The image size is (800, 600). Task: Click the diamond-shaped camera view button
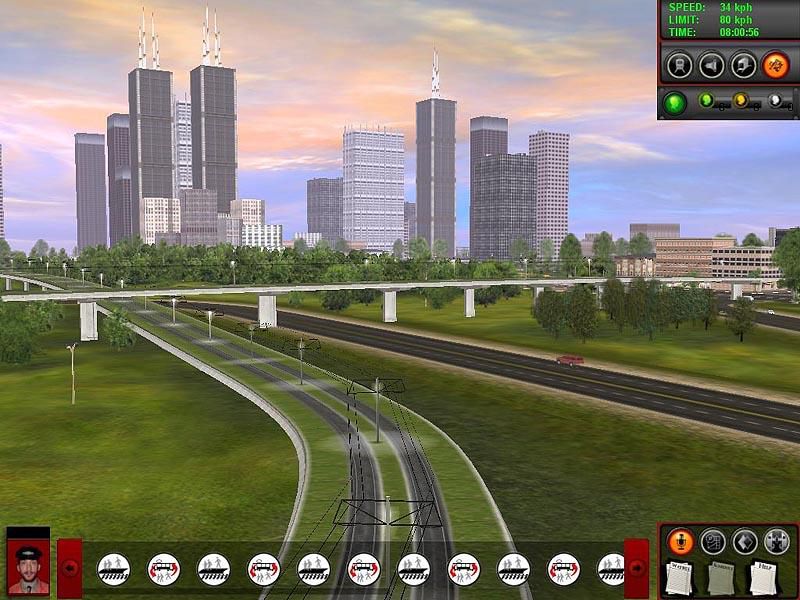pyautogui.click(x=744, y=541)
